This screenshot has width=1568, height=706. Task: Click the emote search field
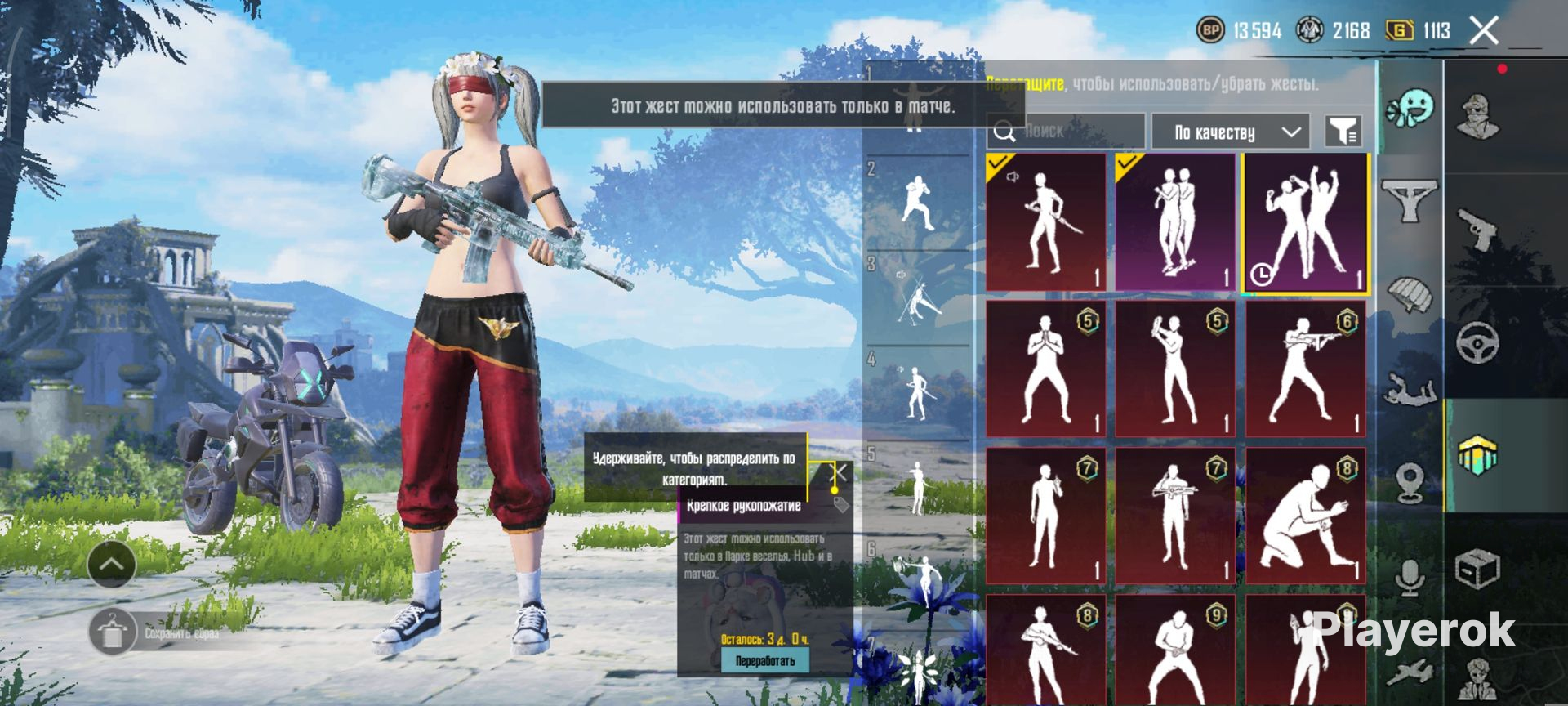coord(1066,131)
